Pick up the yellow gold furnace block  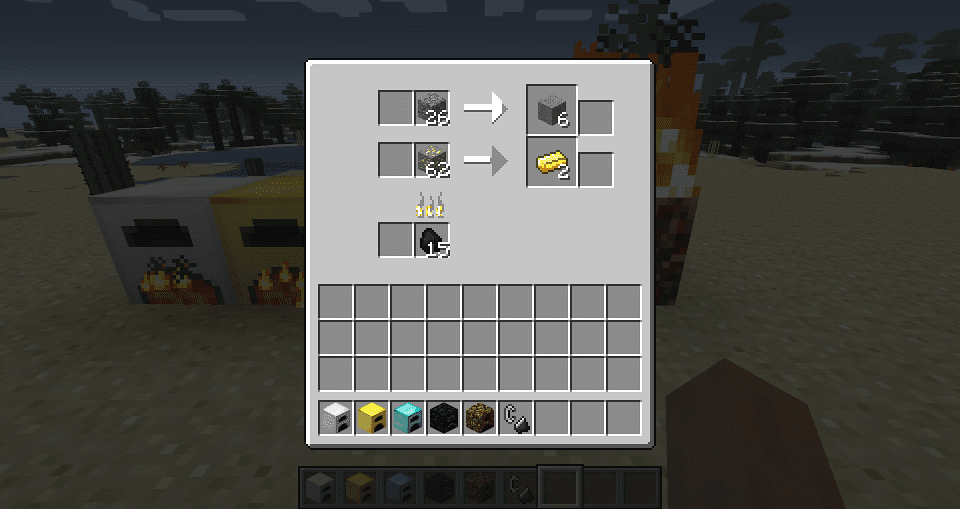pos(372,417)
